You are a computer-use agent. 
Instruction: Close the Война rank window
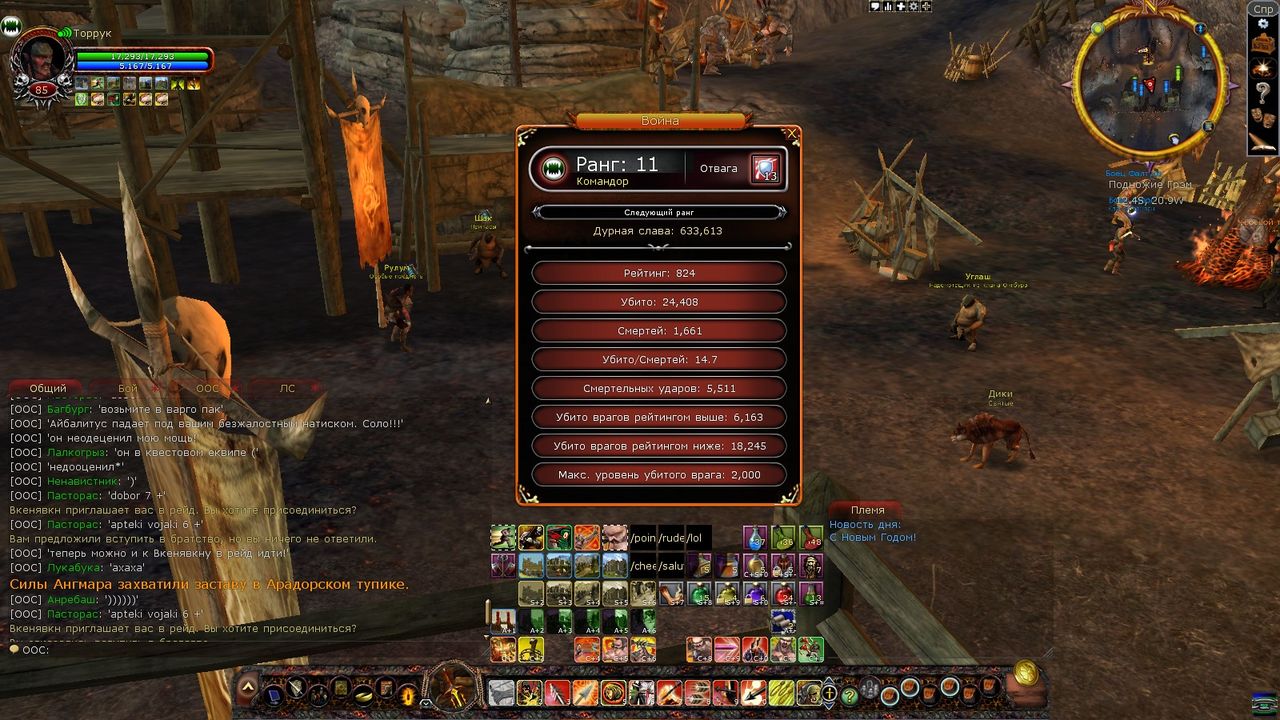[x=793, y=133]
